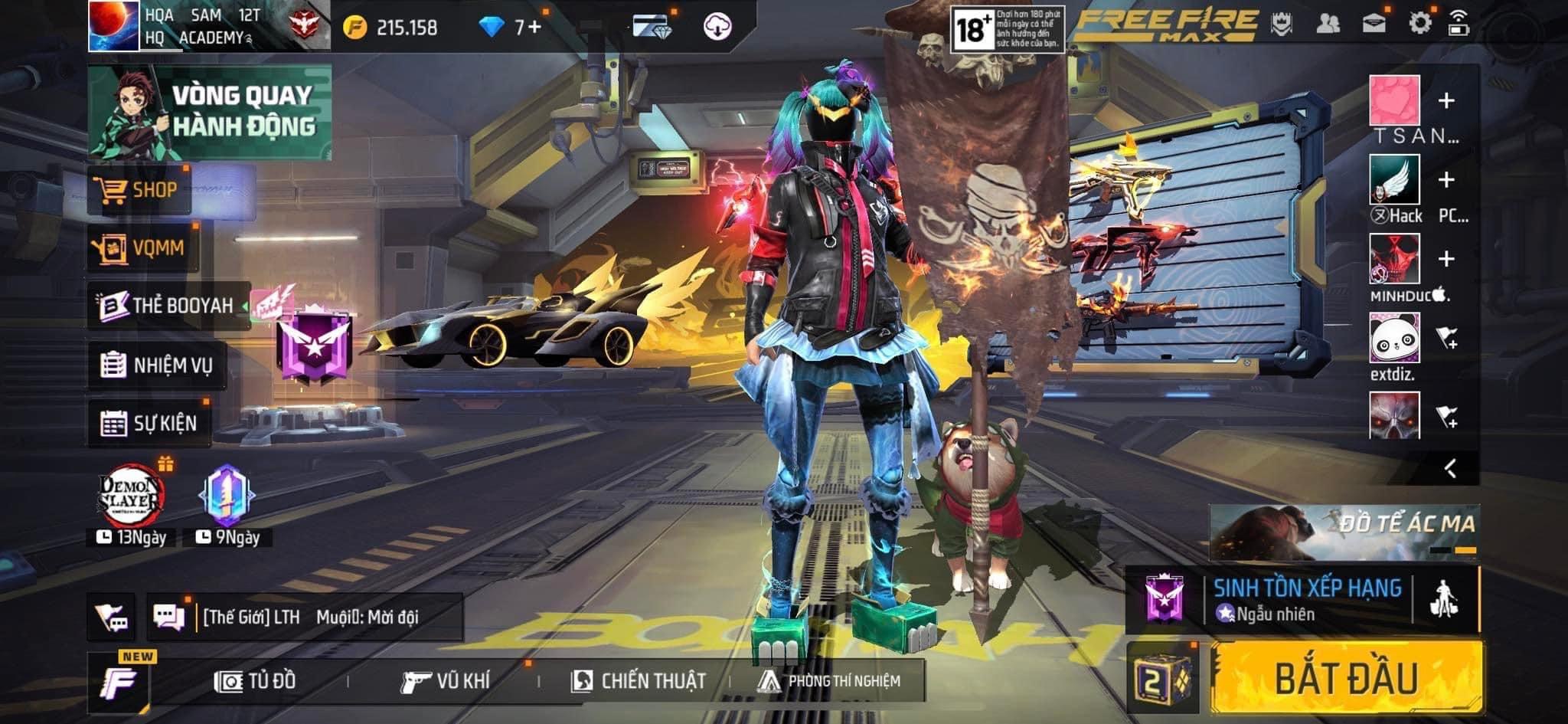1568x724 pixels.
Task: Open the mail envelope icon
Action: (x=1374, y=23)
